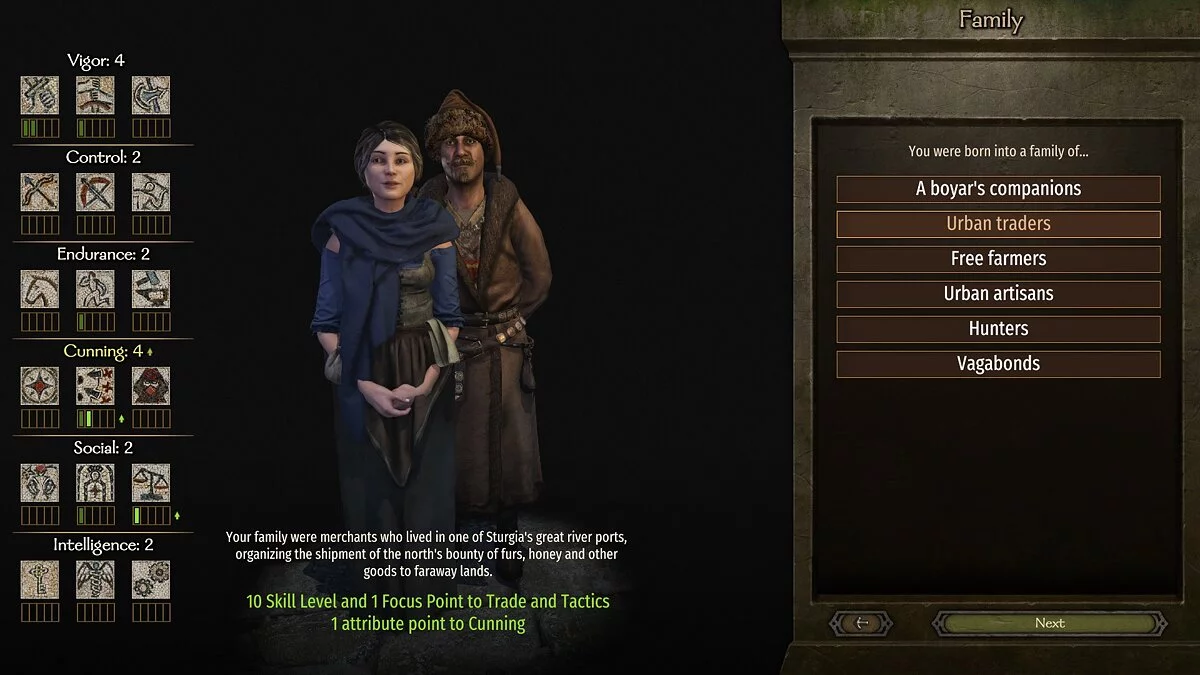Select the Smithing hammer and anvil icon
This screenshot has height=675, width=1200.
pyautogui.click(x=151, y=289)
